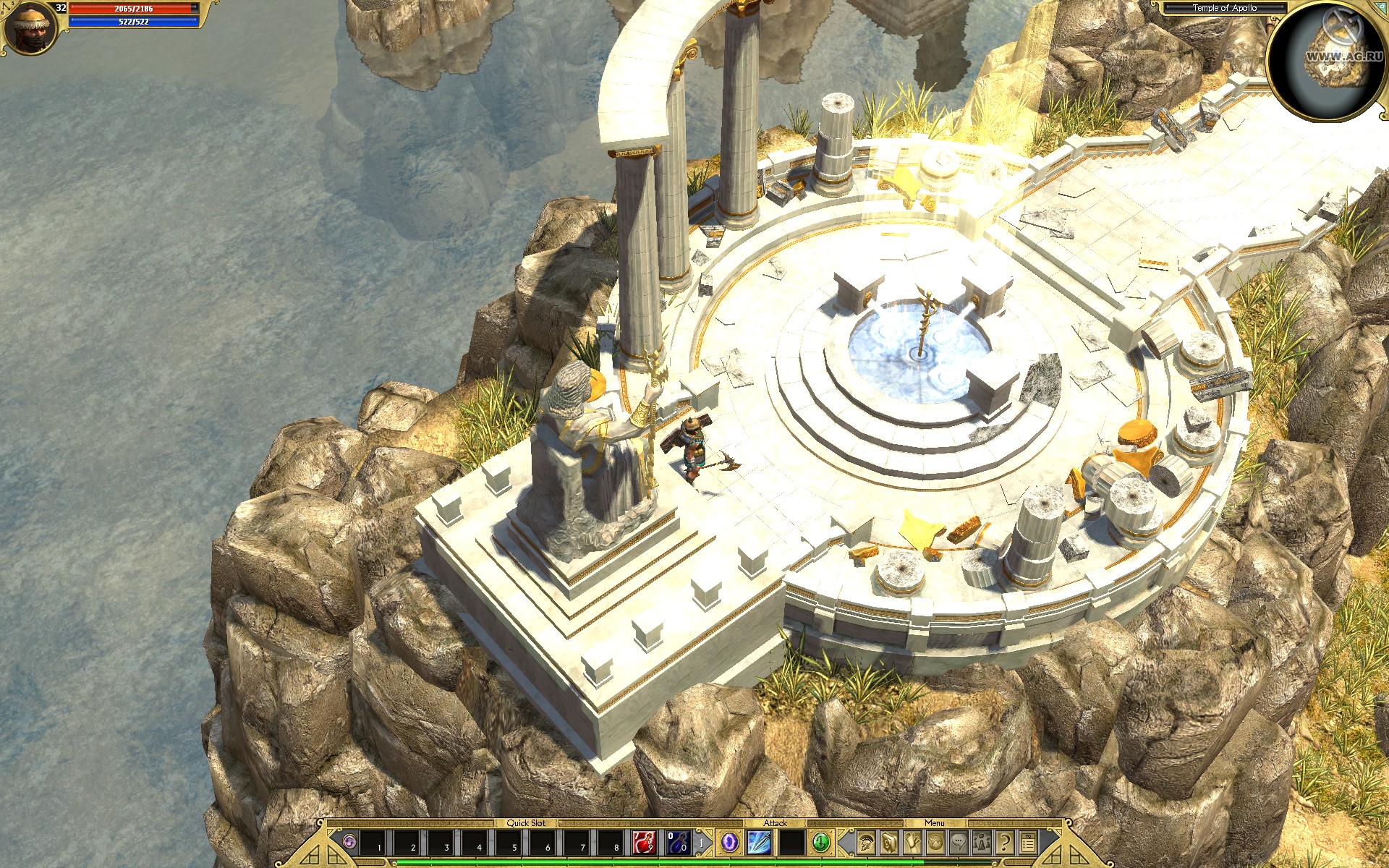
Task: Open the character helmet inventory icon
Action: pos(865,843)
